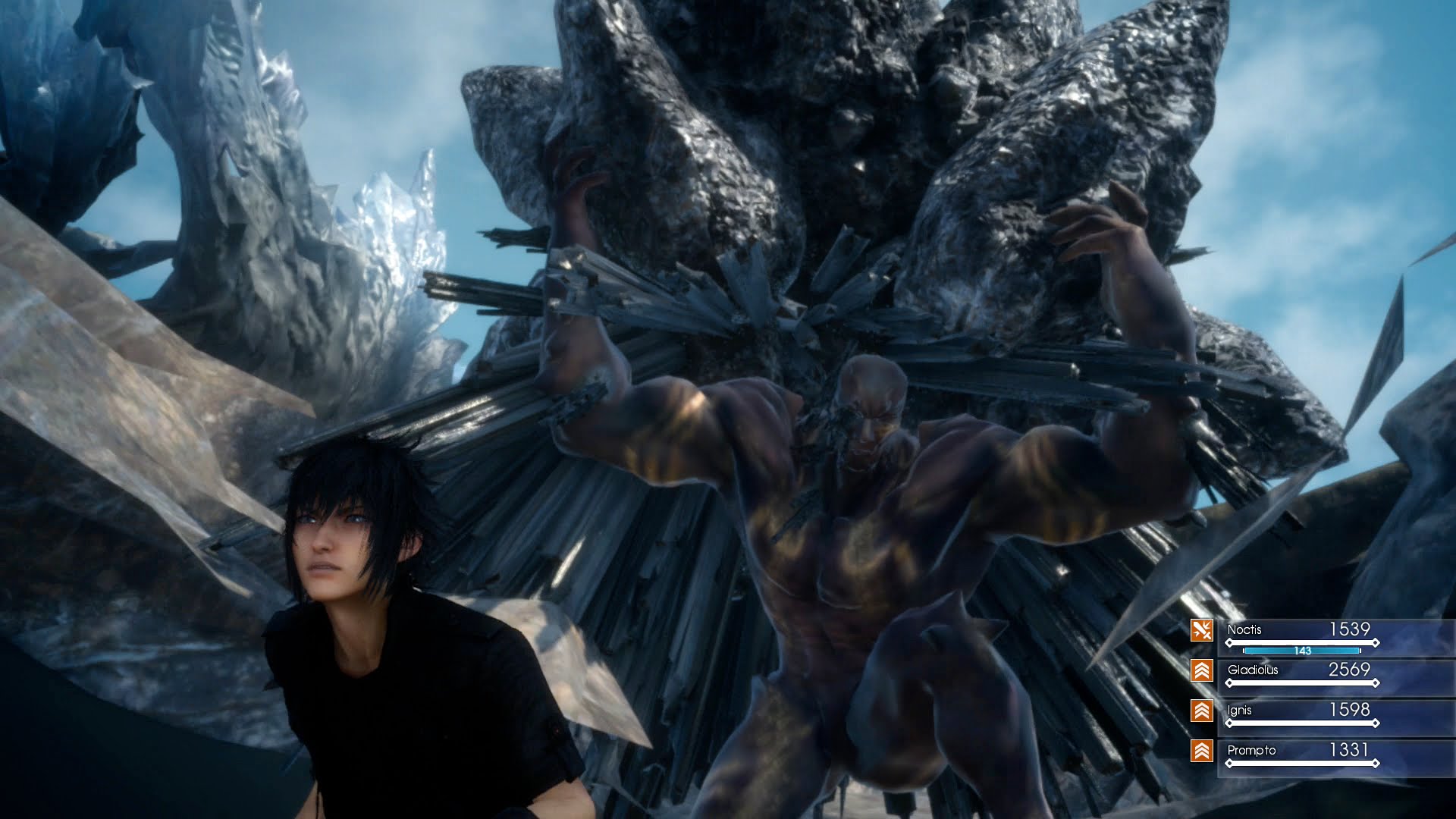Select the chevron buff icon beside Gladiolus
This screenshot has height=819, width=1456.
pyautogui.click(x=1201, y=670)
